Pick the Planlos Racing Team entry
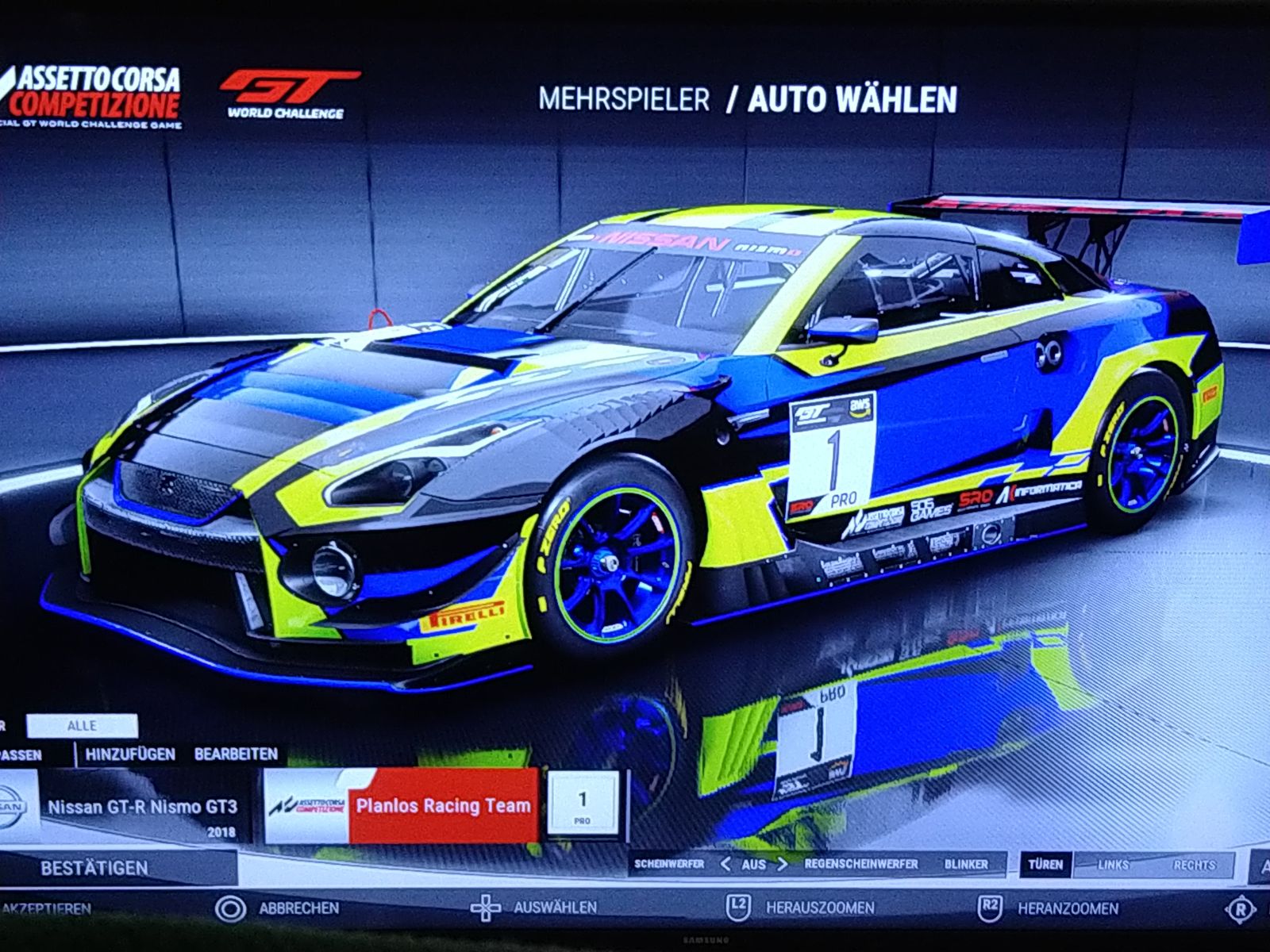 pos(443,806)
